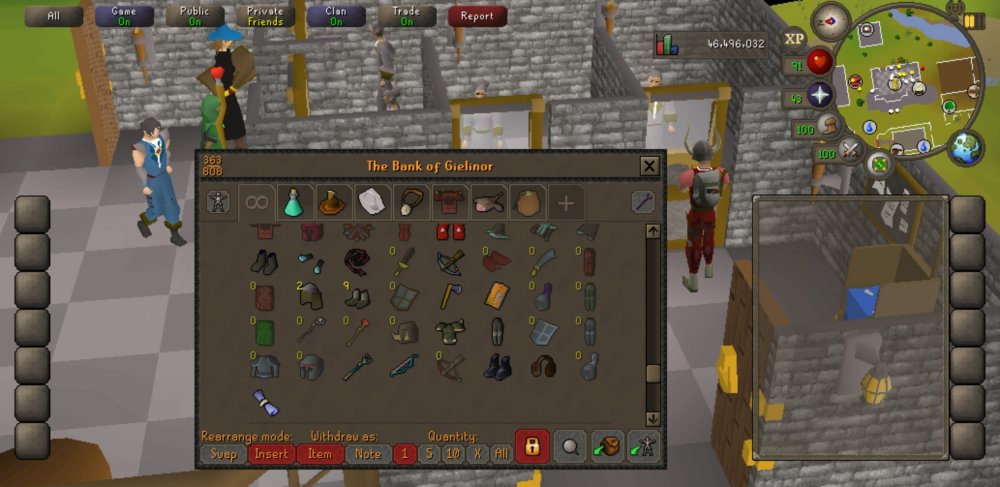1000x487 pixels.
Task: Select the blue scroll item in bank
Action: pyautogui.click(x=265, y=402)
